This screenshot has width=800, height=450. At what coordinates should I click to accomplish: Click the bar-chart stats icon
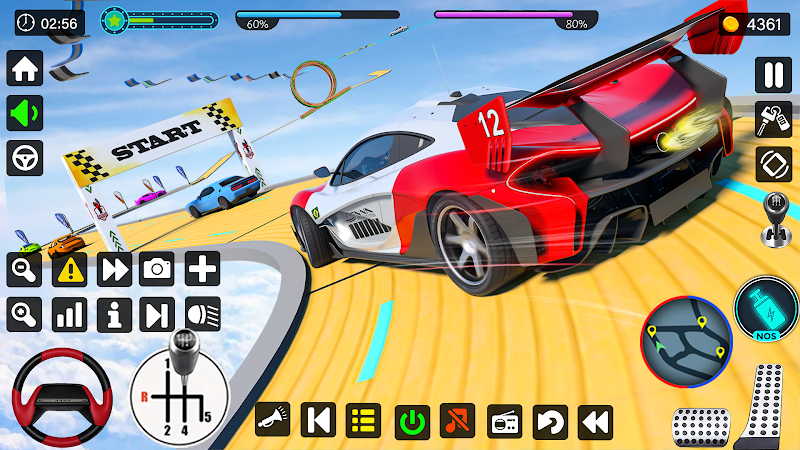tap(69, 314)
